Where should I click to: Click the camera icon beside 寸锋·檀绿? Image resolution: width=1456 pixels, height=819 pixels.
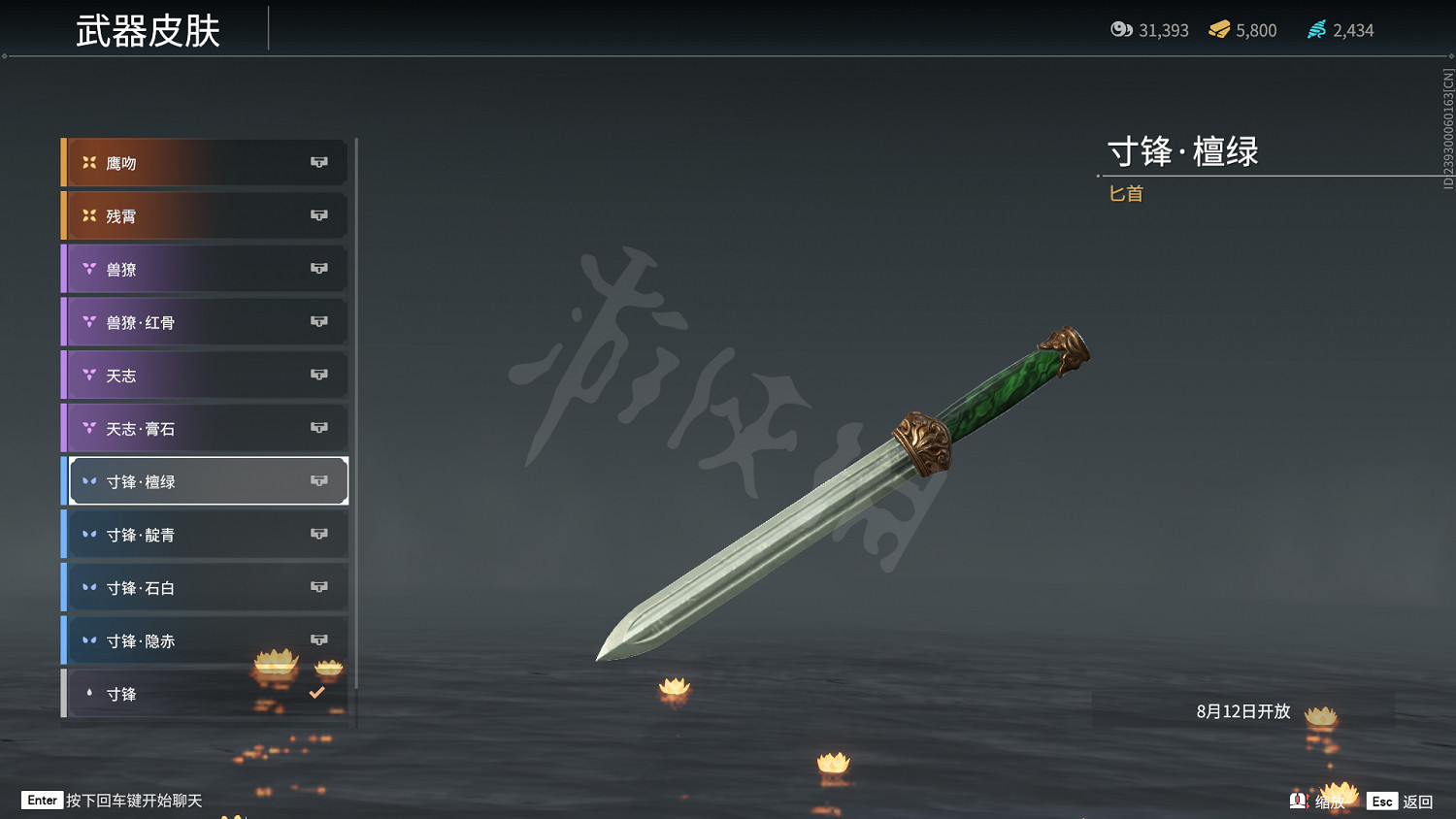click(x=319, y=480)
